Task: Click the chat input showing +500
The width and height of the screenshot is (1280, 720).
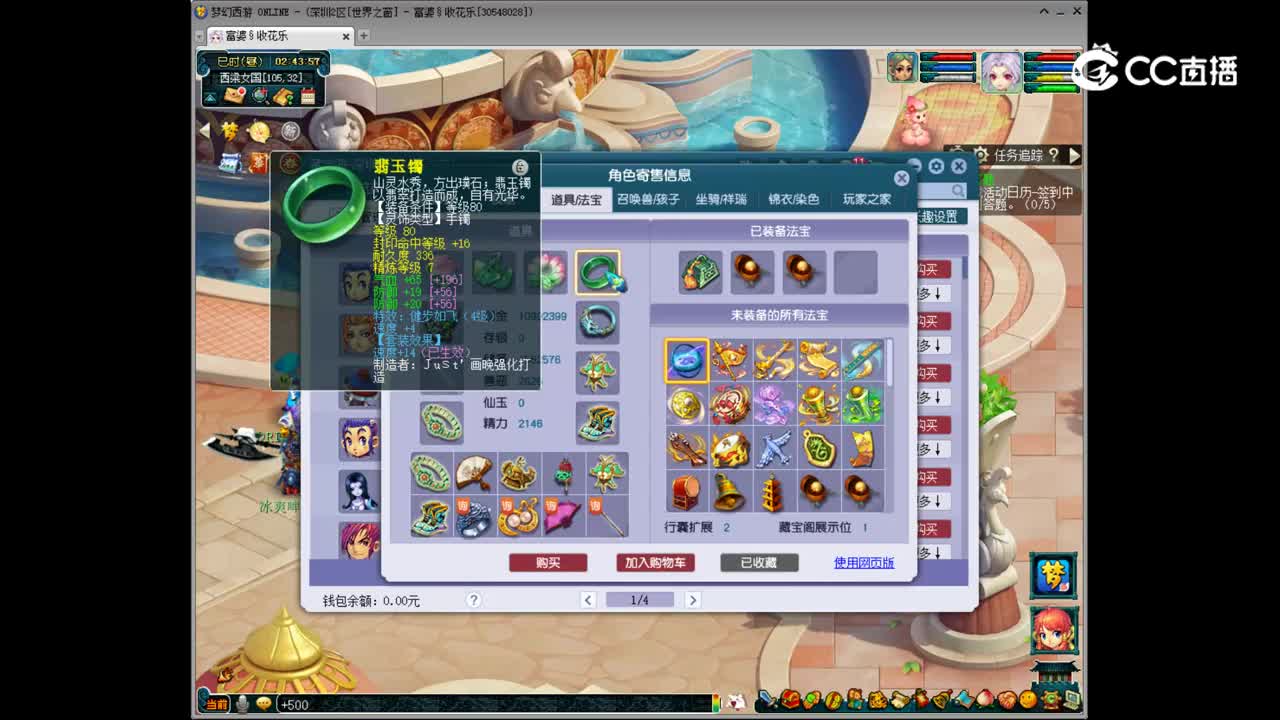Action: pyautogui.click(x=300, y=704)
